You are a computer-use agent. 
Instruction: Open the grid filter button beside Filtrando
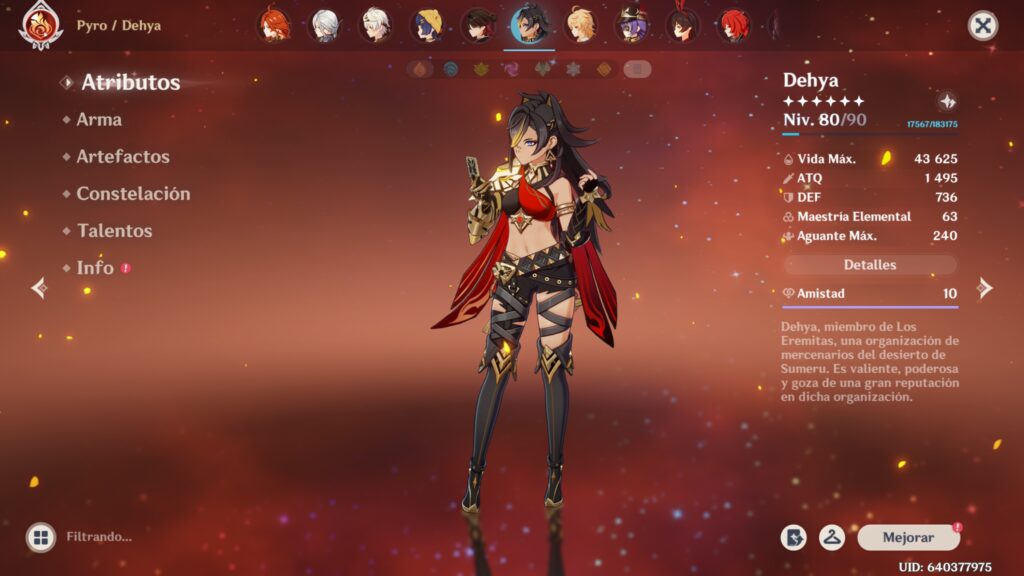(40, 537)
